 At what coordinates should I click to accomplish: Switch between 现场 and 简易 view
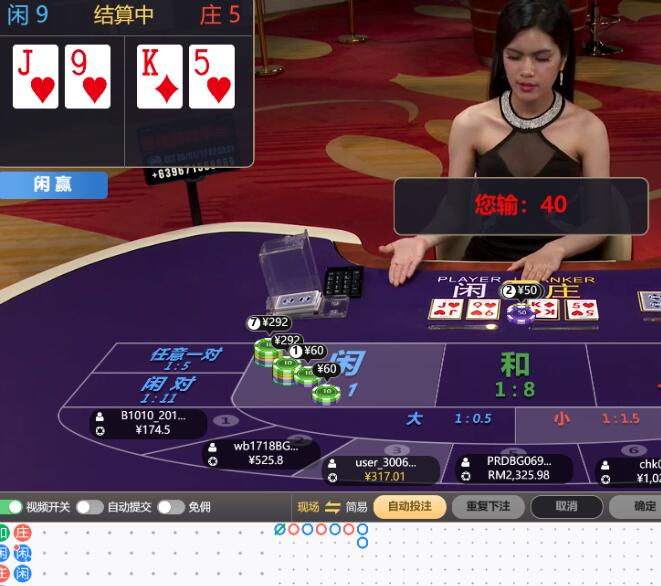pos(333,507)
